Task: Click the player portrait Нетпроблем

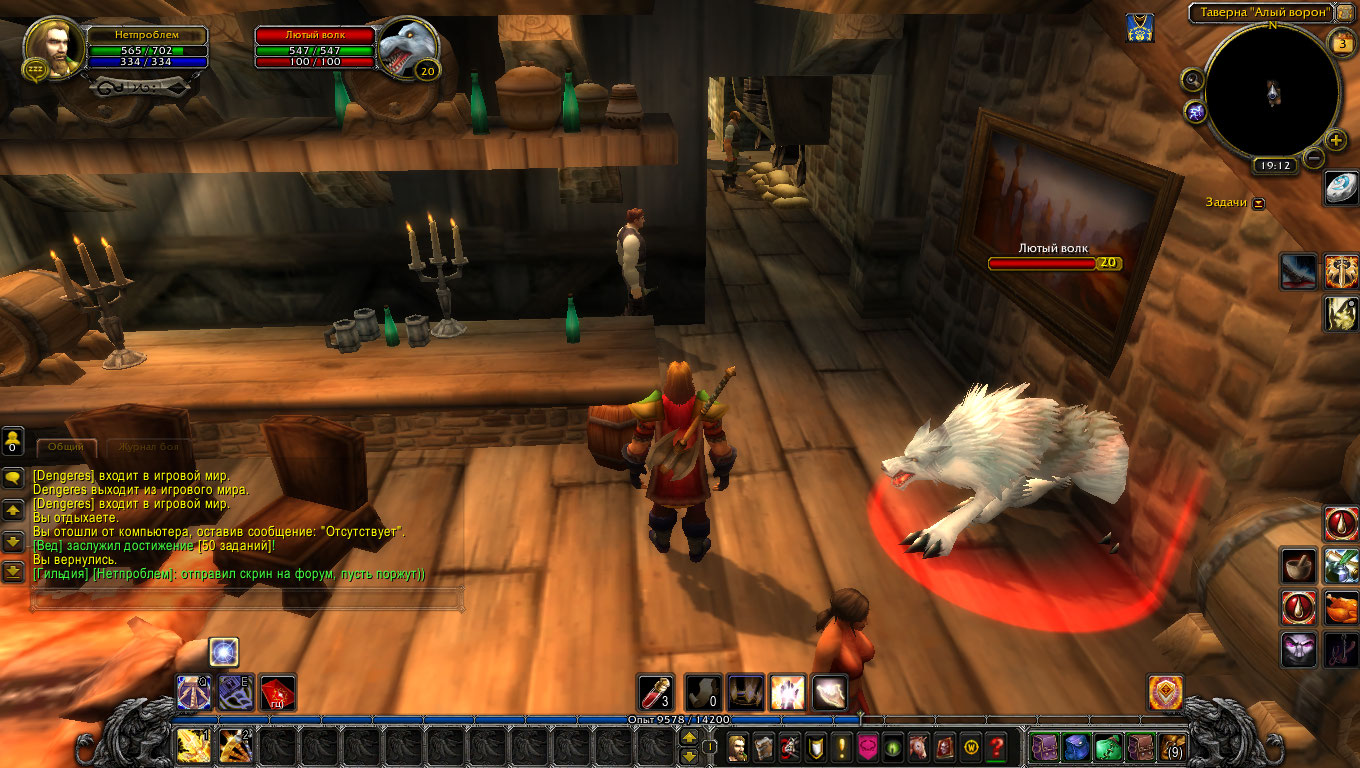Action: click(54, 48)
